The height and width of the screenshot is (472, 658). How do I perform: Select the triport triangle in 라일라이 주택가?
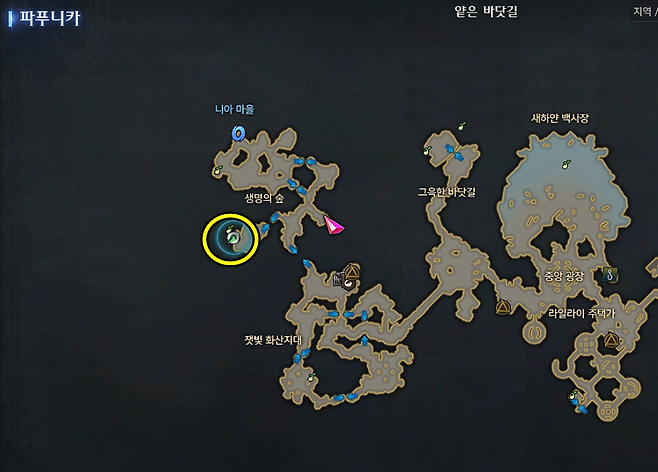(x=611, y=342)
